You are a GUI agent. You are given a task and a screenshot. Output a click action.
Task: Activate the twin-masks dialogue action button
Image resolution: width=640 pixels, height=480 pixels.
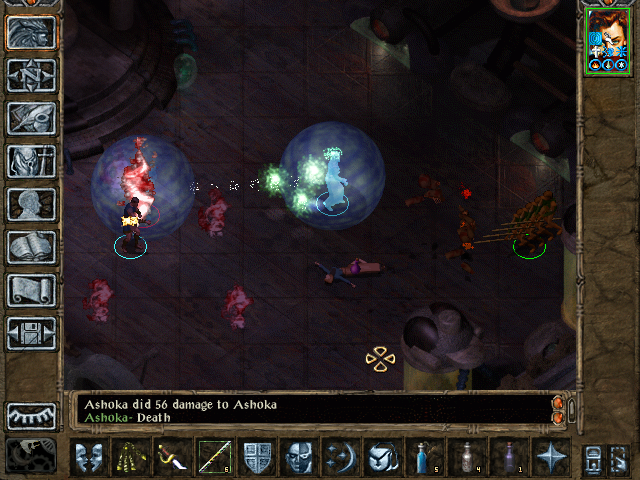(89, 458)
